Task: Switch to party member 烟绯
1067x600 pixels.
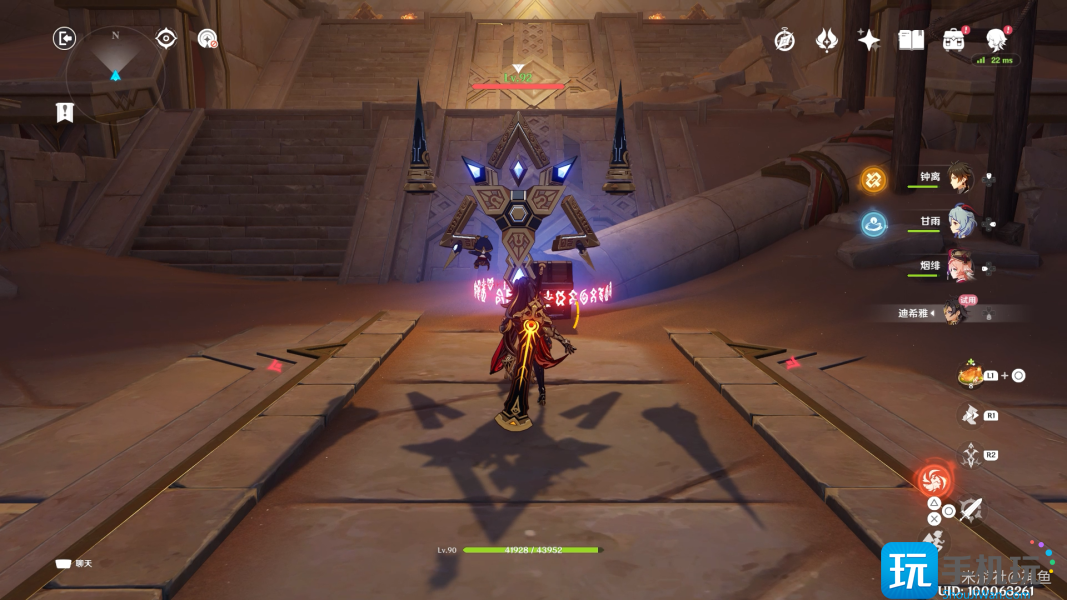Action: (x=959, y=266)
